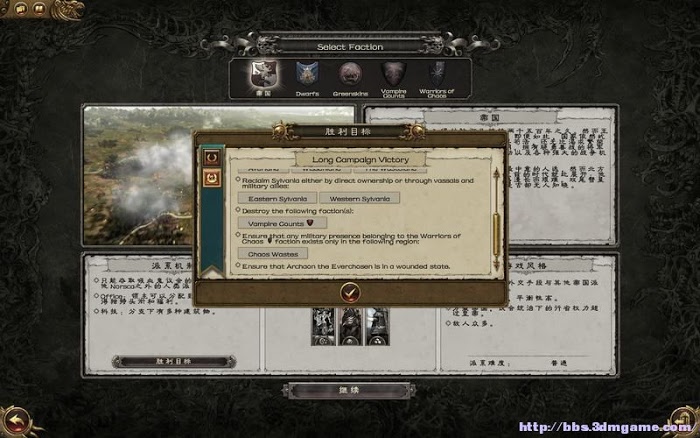Pick the Greenskins faction
This screenshot has height=438, width=700.
[349, 74]
